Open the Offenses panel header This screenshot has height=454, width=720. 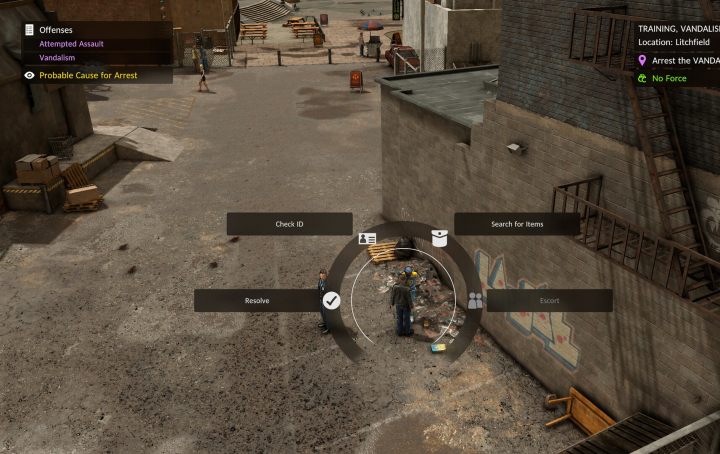click(56, 30)
